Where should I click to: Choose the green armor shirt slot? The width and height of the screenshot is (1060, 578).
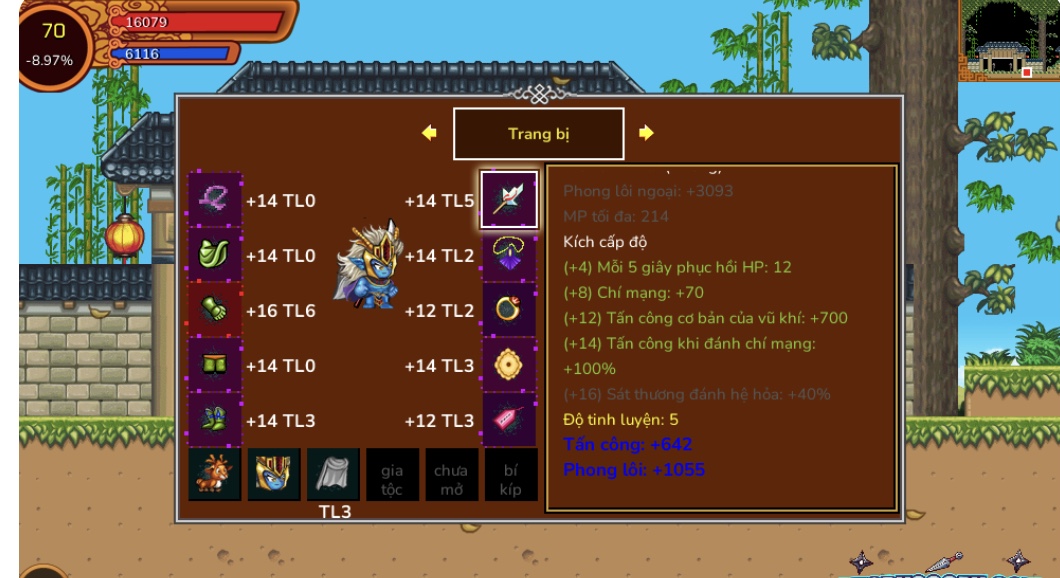point(215,255)
